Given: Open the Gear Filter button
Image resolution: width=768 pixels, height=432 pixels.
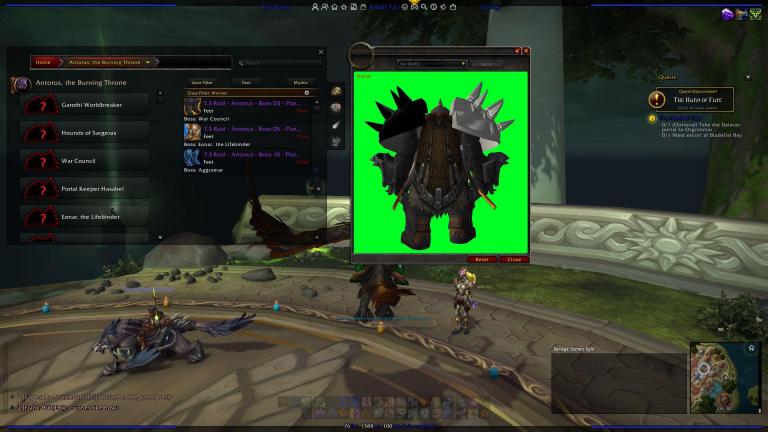Looking at the screenshot, I should pyautogui.click(x=202, y=82).
